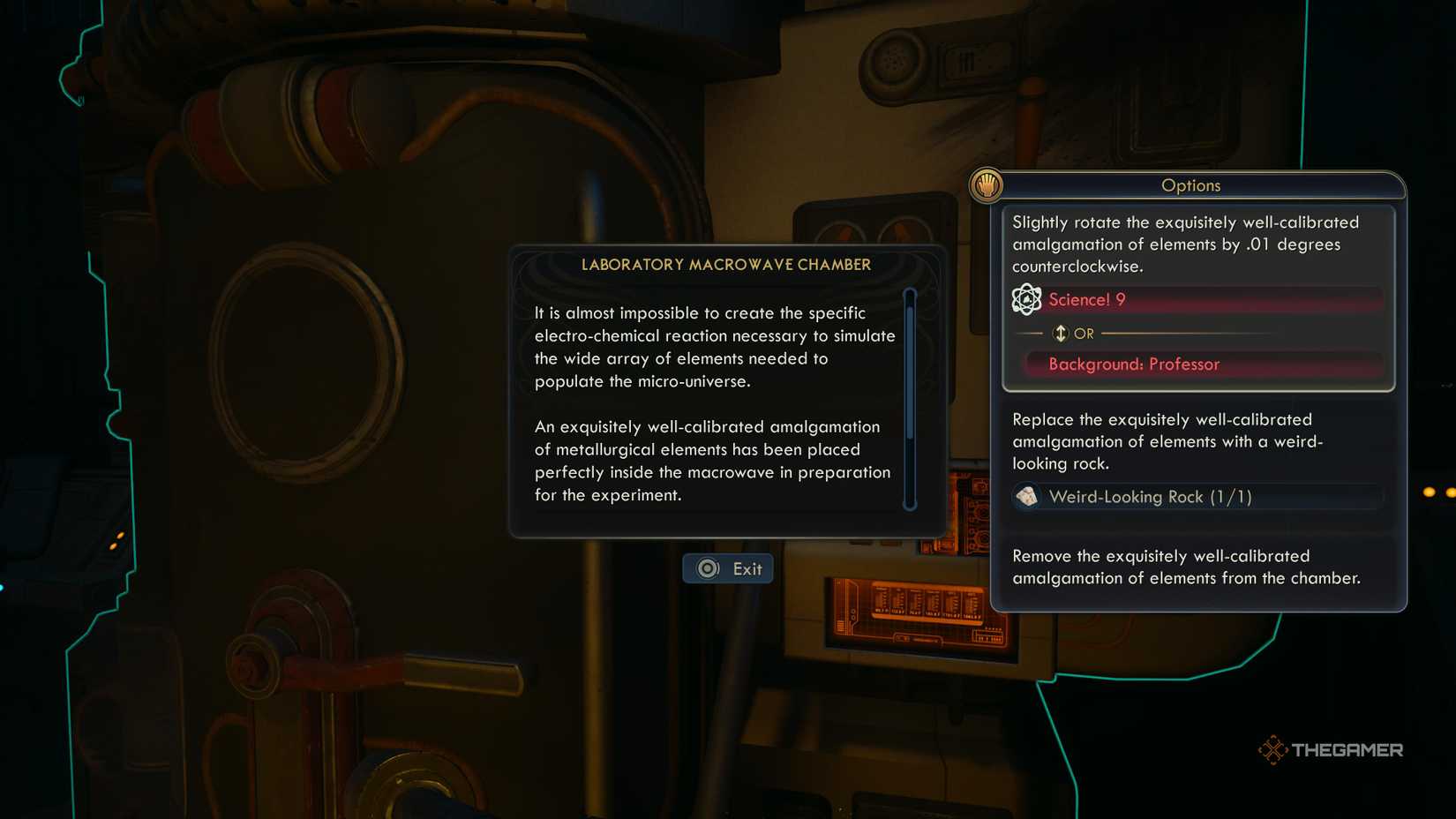Click the rock icon next to Weird-Looking Rock
The width and height of the screenshot is (1456, 819).
coord(1028,496)
